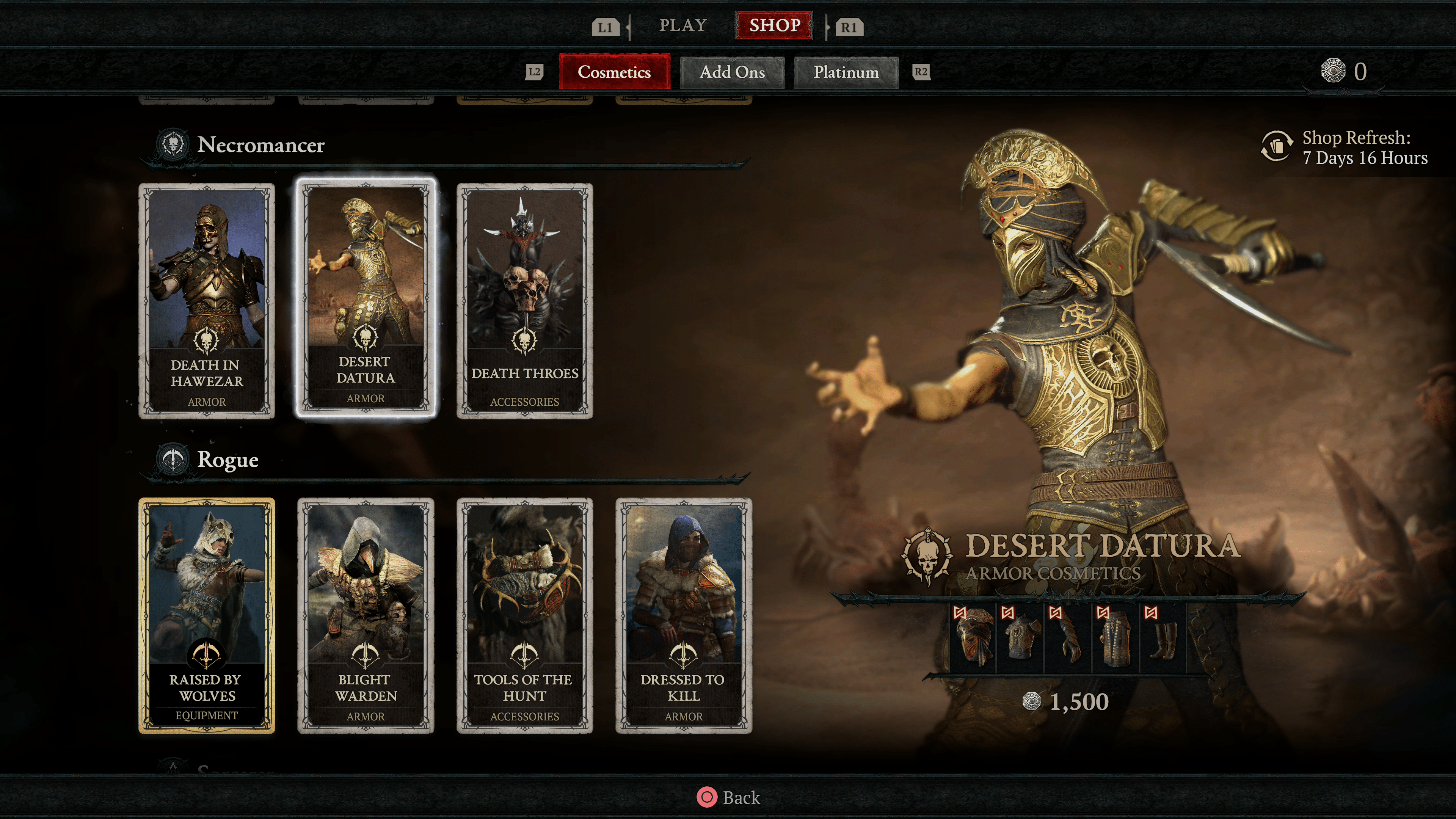Image resolution: width=1456 pixels, height=819 pixels.
Task: Switch to the Add Ons category
Action: click(732, 72)
